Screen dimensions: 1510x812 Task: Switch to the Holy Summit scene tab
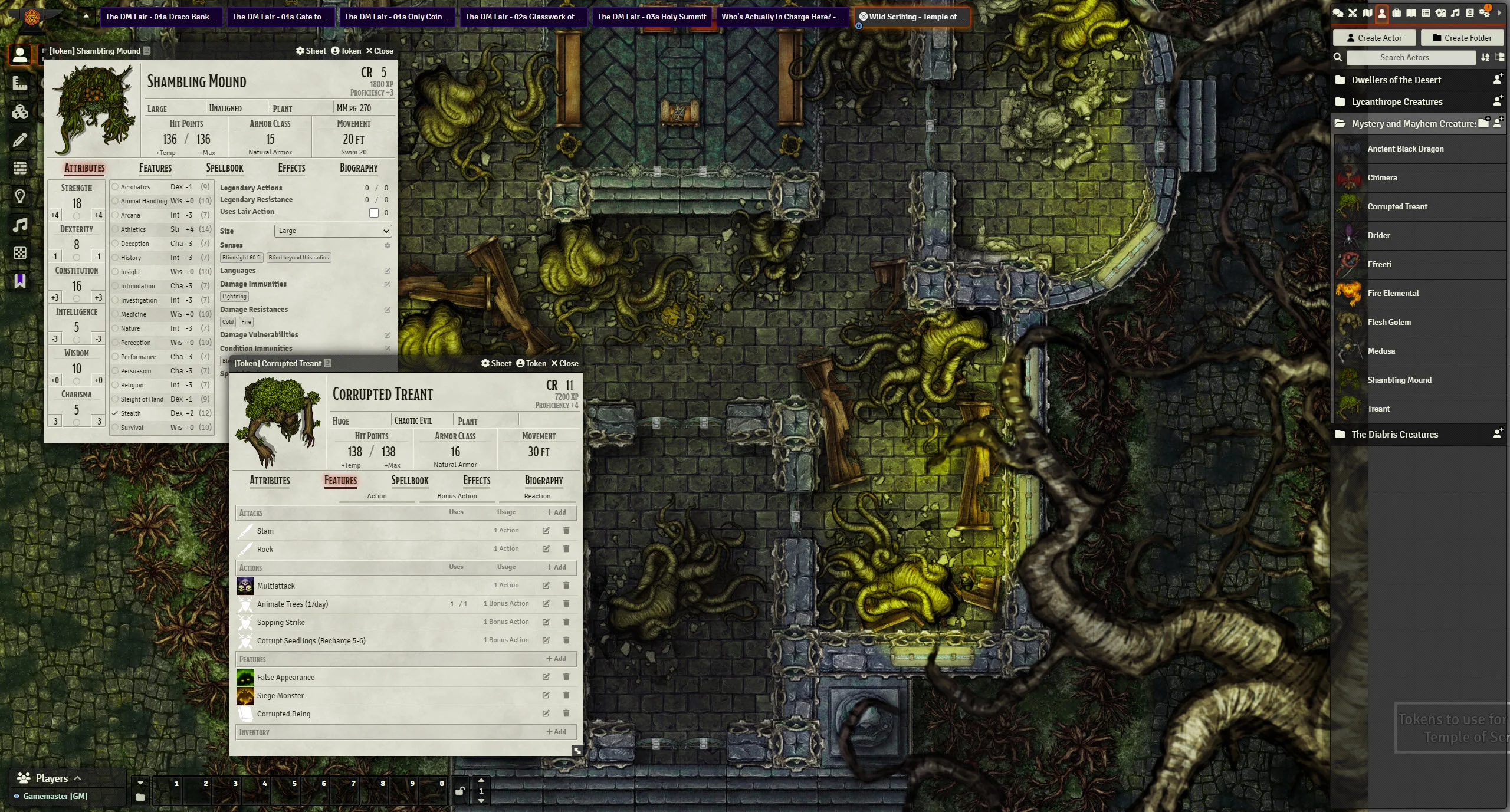pos(651,17)
